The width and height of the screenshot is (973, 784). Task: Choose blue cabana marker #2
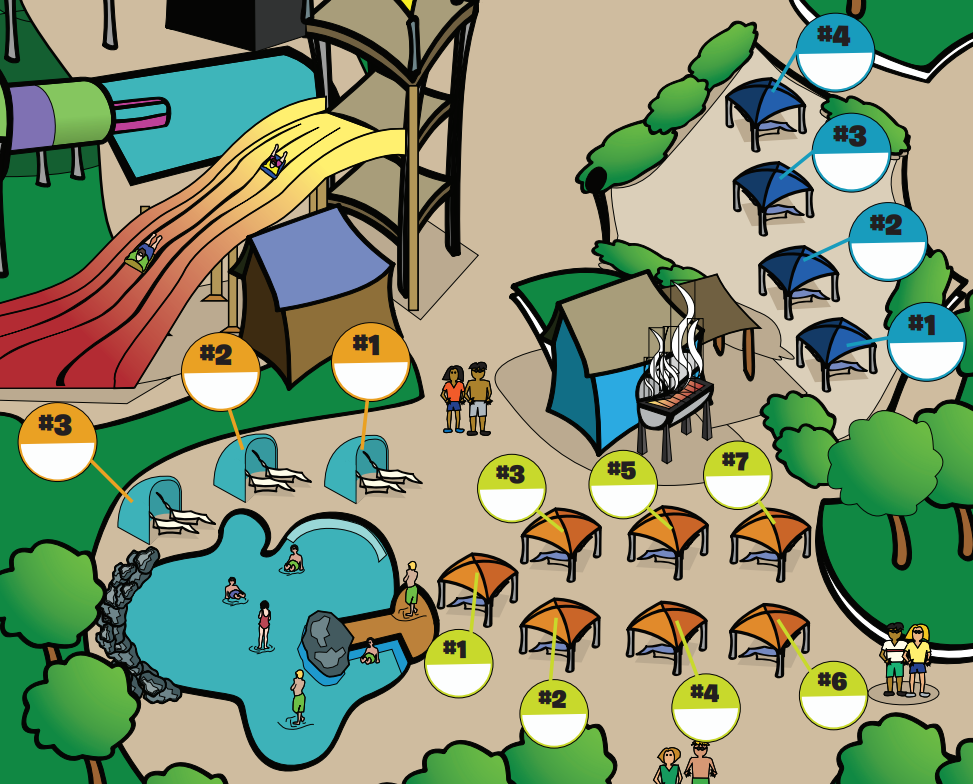pos(888,241)
